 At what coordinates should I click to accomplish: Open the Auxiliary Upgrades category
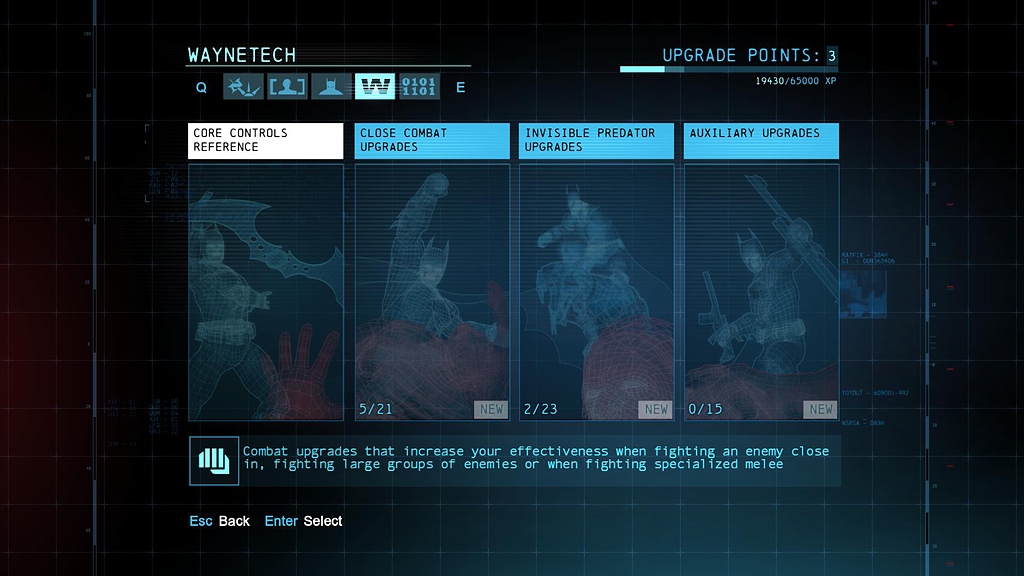(x=761, y=141)
